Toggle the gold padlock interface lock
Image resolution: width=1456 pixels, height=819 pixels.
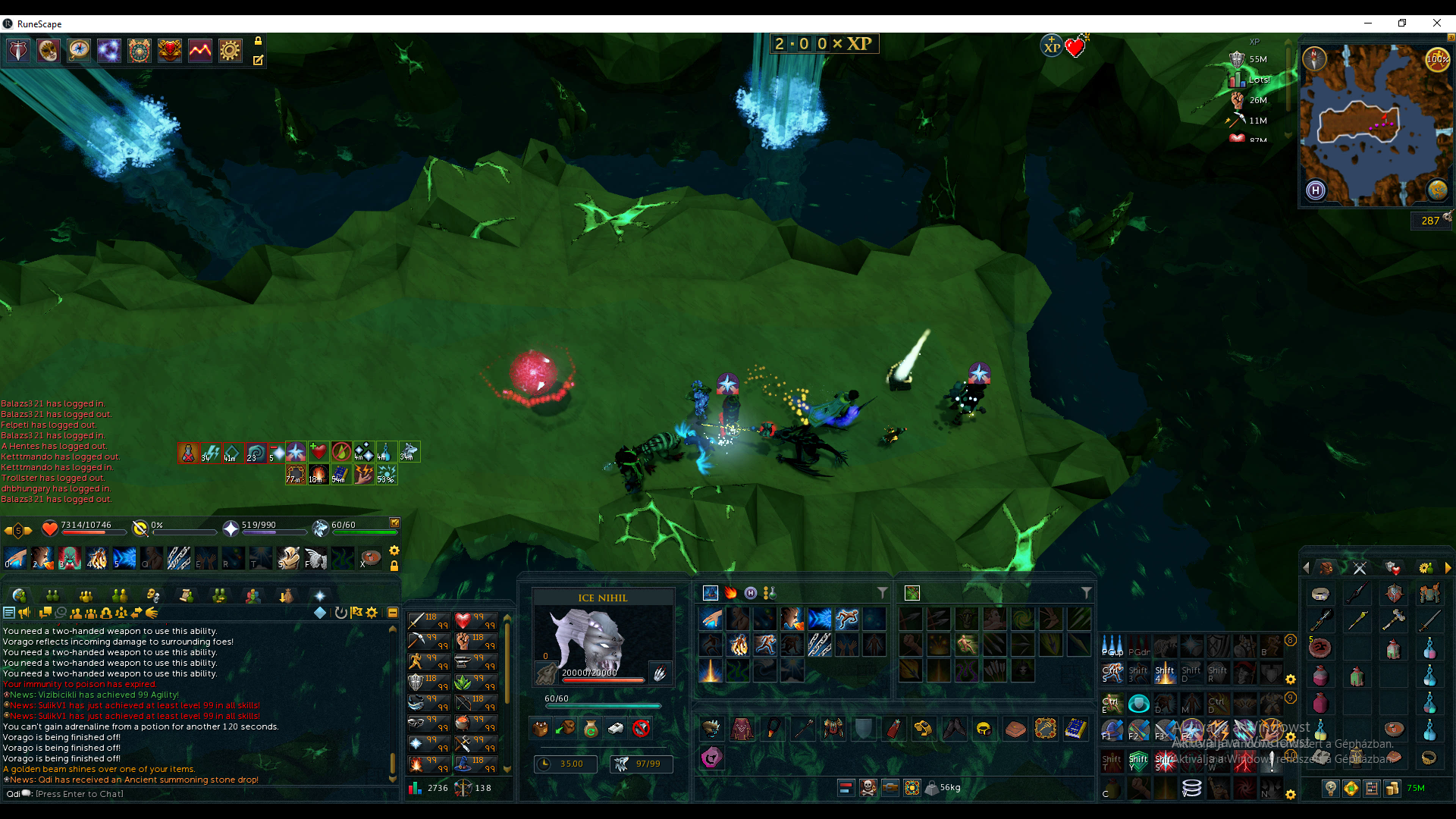[x=258, y=41]
